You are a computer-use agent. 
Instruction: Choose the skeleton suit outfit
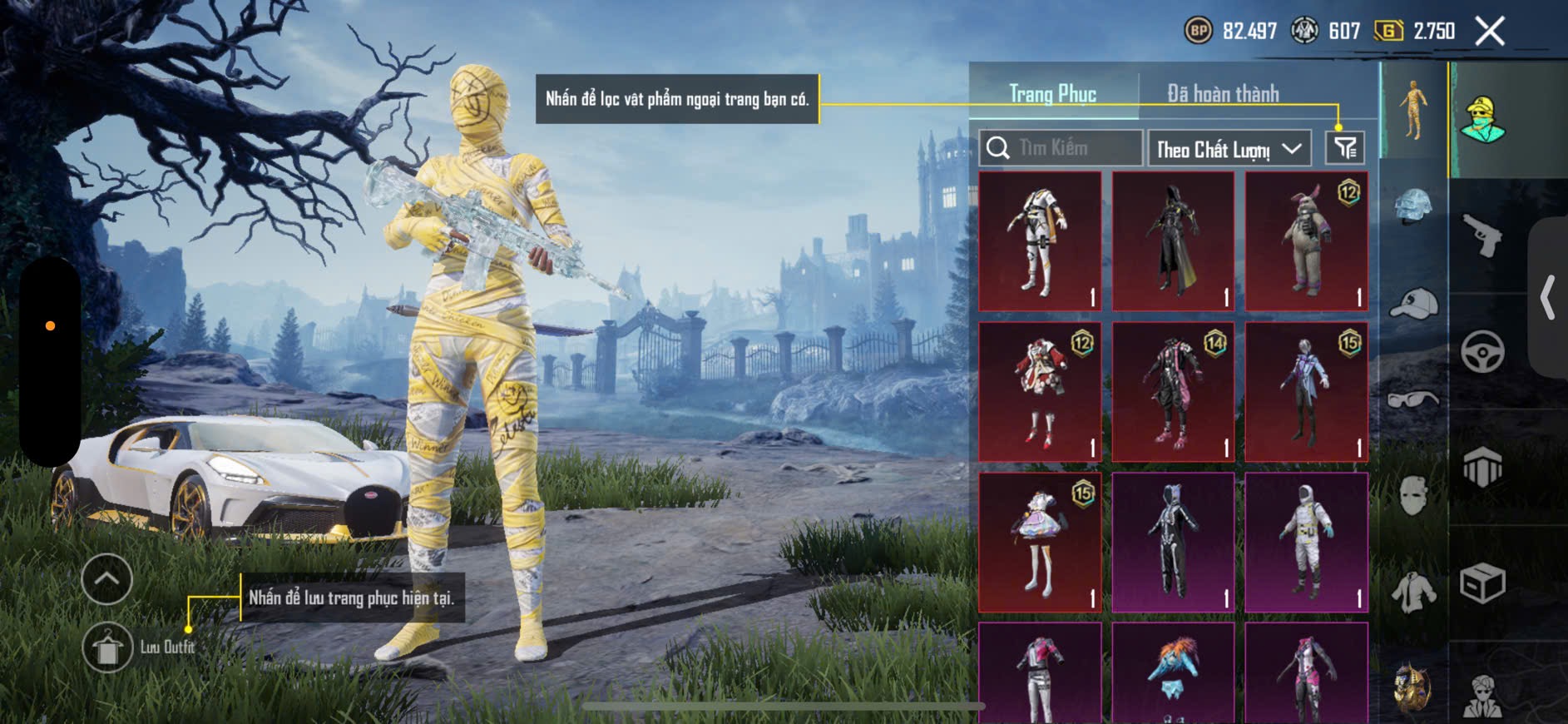(x=1173, y=543)
